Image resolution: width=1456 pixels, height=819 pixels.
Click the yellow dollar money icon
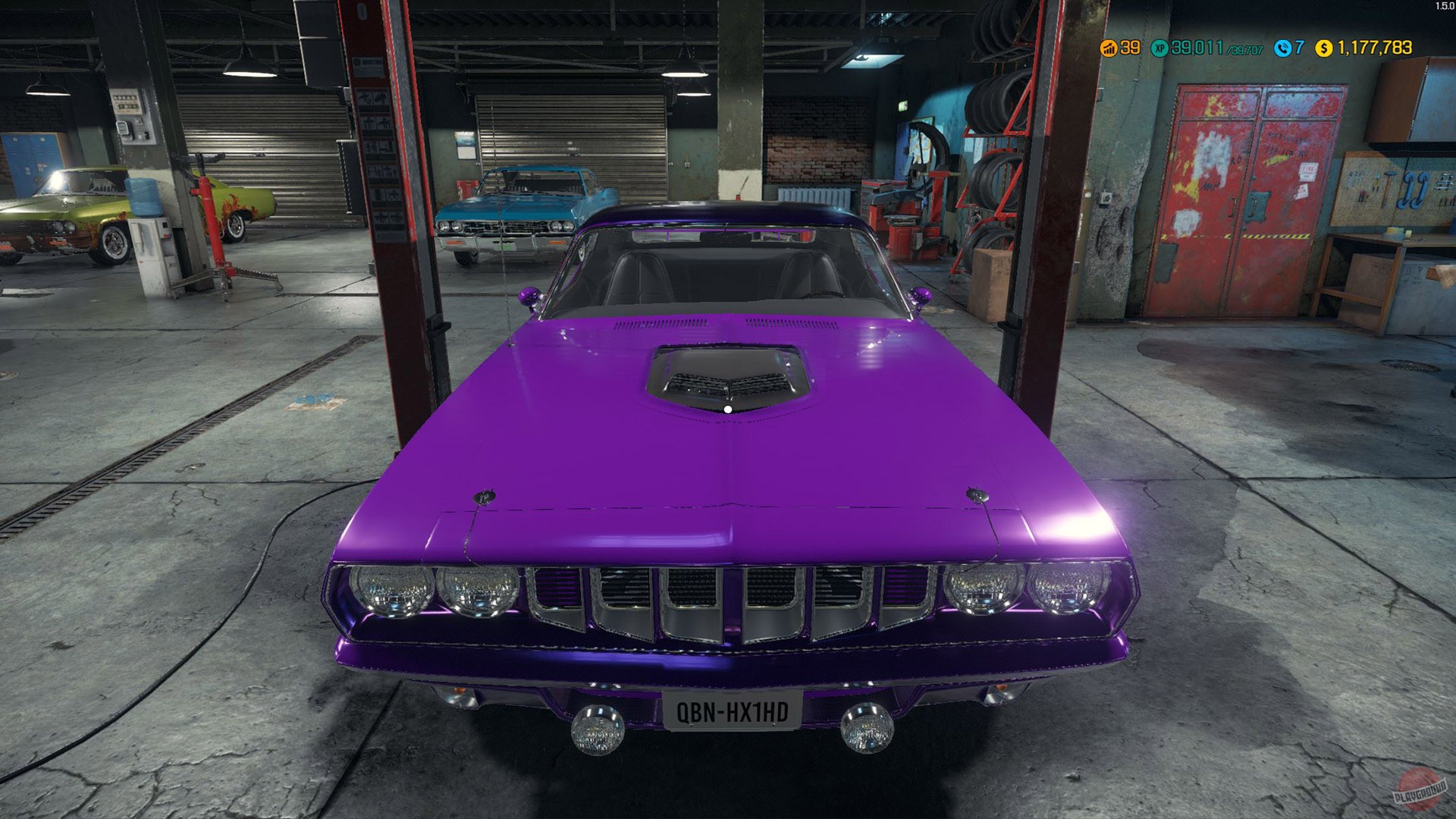1323,48
